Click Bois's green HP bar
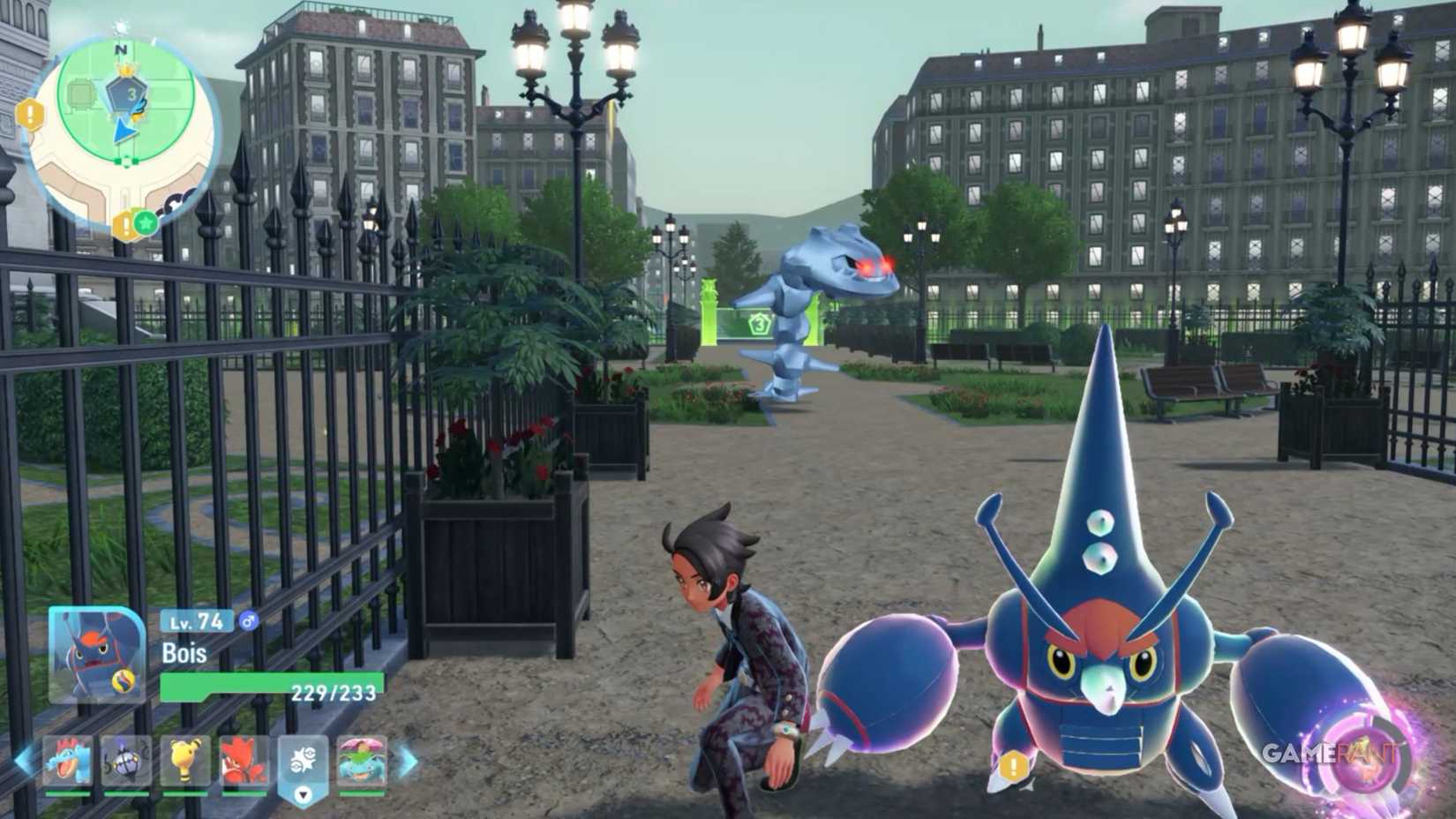Viewport: 1456px width, 819px height. 232,684
